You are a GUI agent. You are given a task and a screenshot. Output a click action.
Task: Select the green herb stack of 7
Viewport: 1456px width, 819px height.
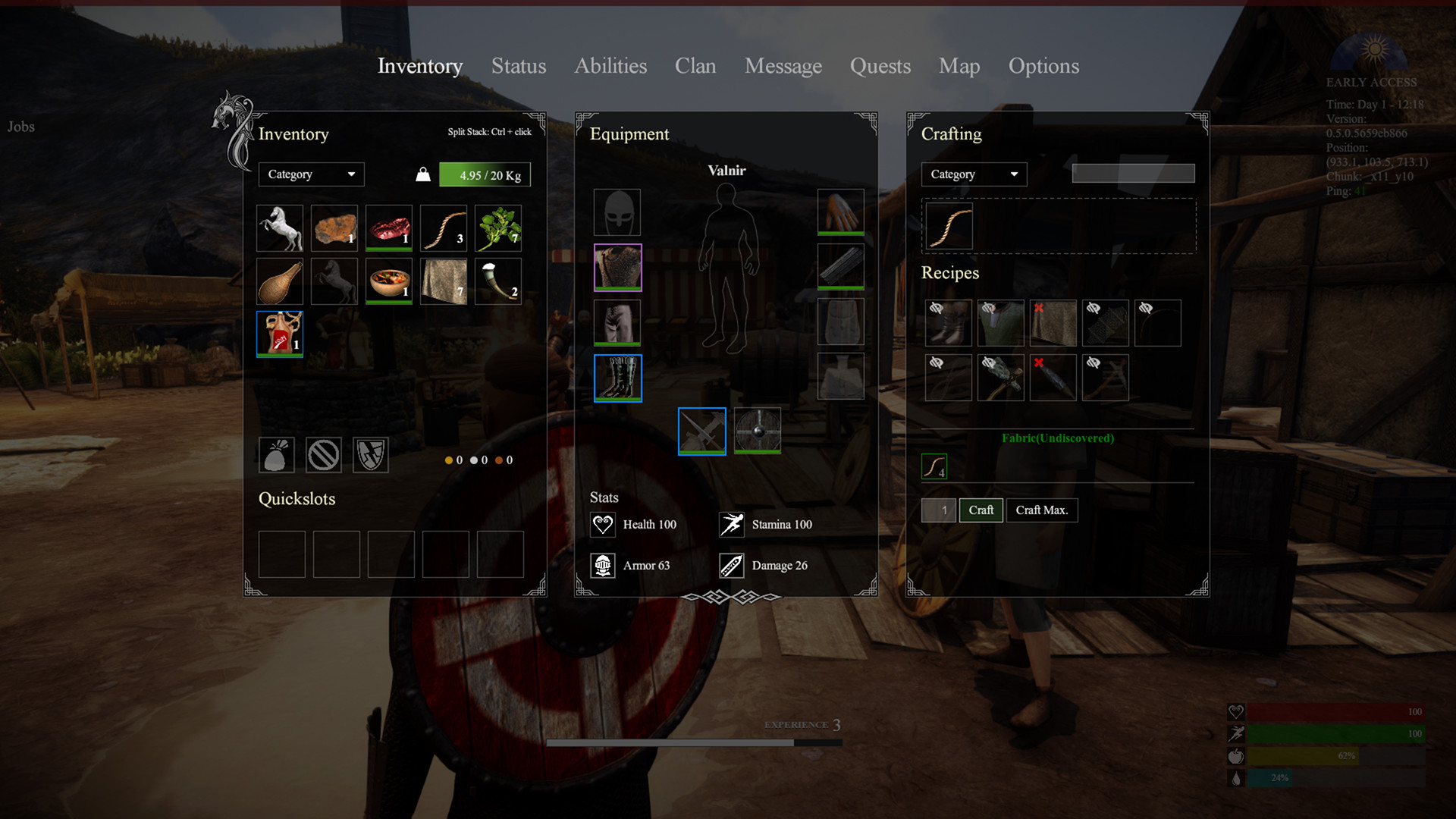tap(497, 228)
